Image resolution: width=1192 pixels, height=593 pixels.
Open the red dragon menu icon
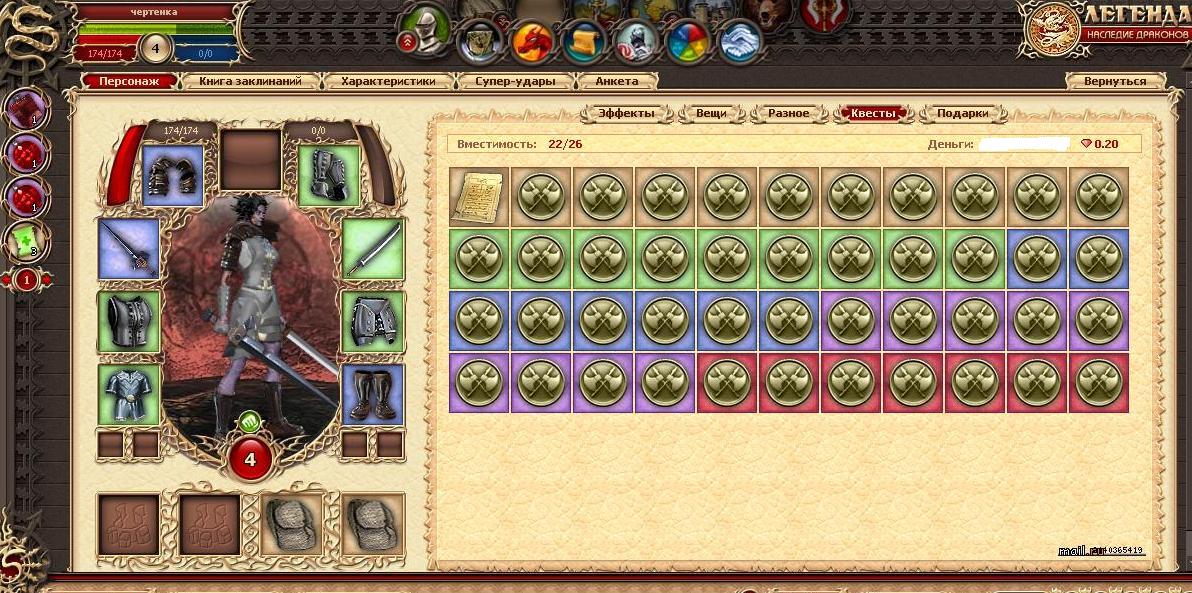pyautogui.click(x=533, y=42)
